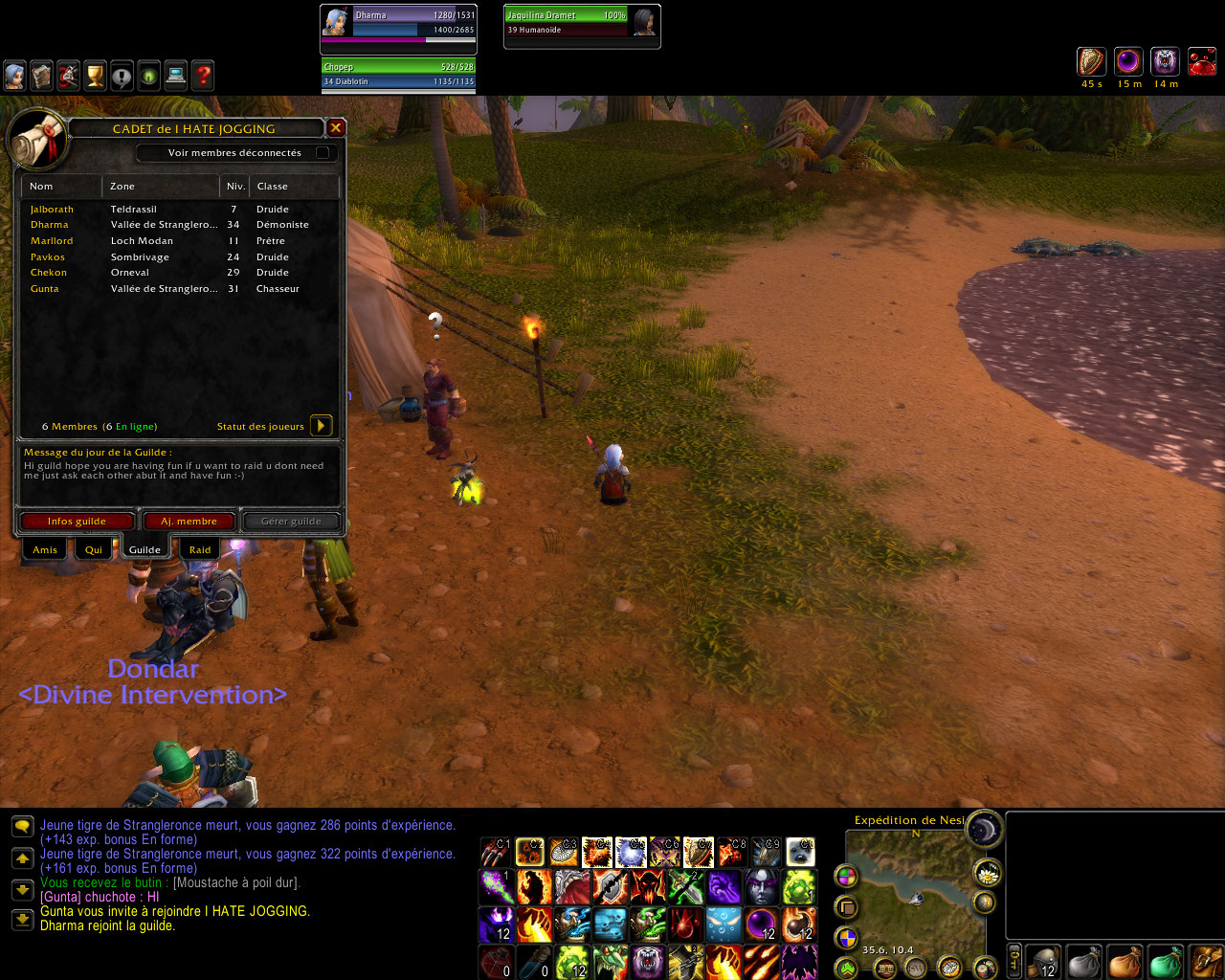Sort the roster by the Zone column
Viewport: 1225px width, 980px height.
(x=160, y=186)
